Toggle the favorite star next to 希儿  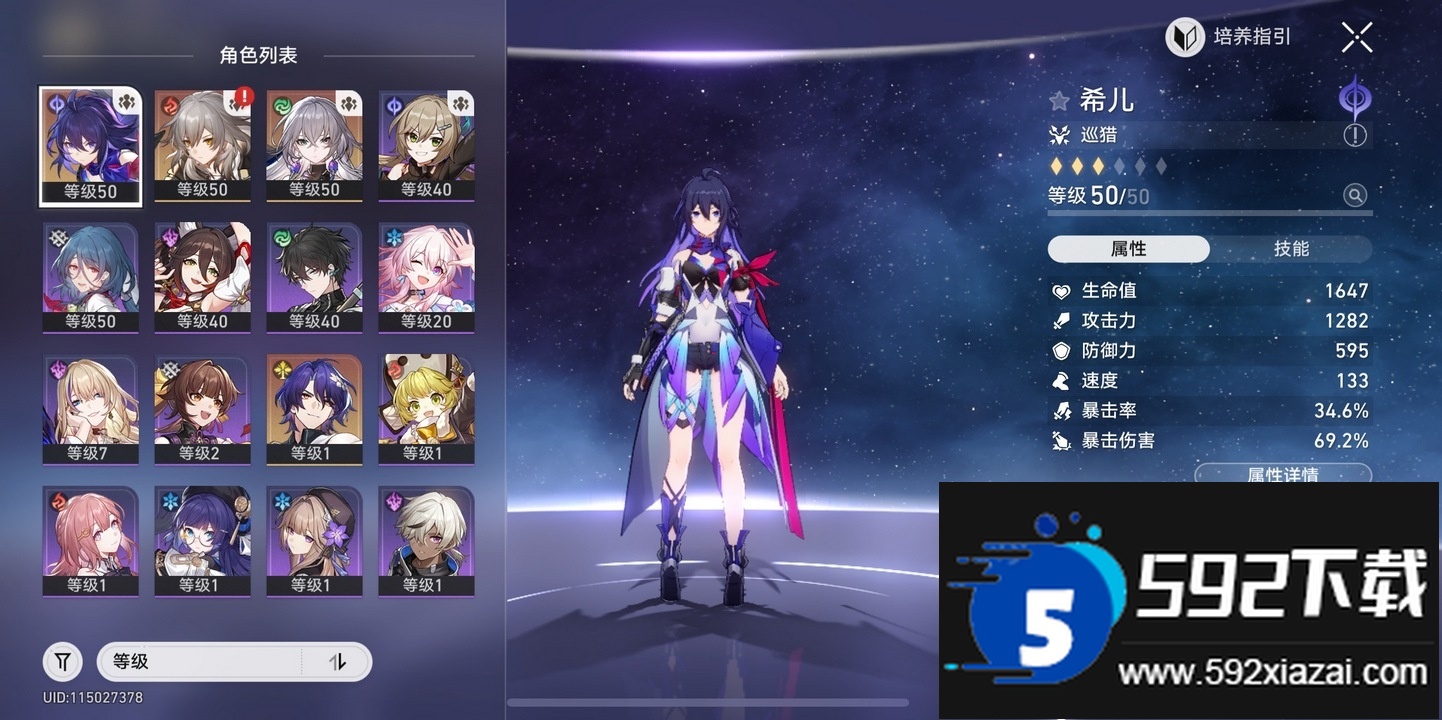1059,100
